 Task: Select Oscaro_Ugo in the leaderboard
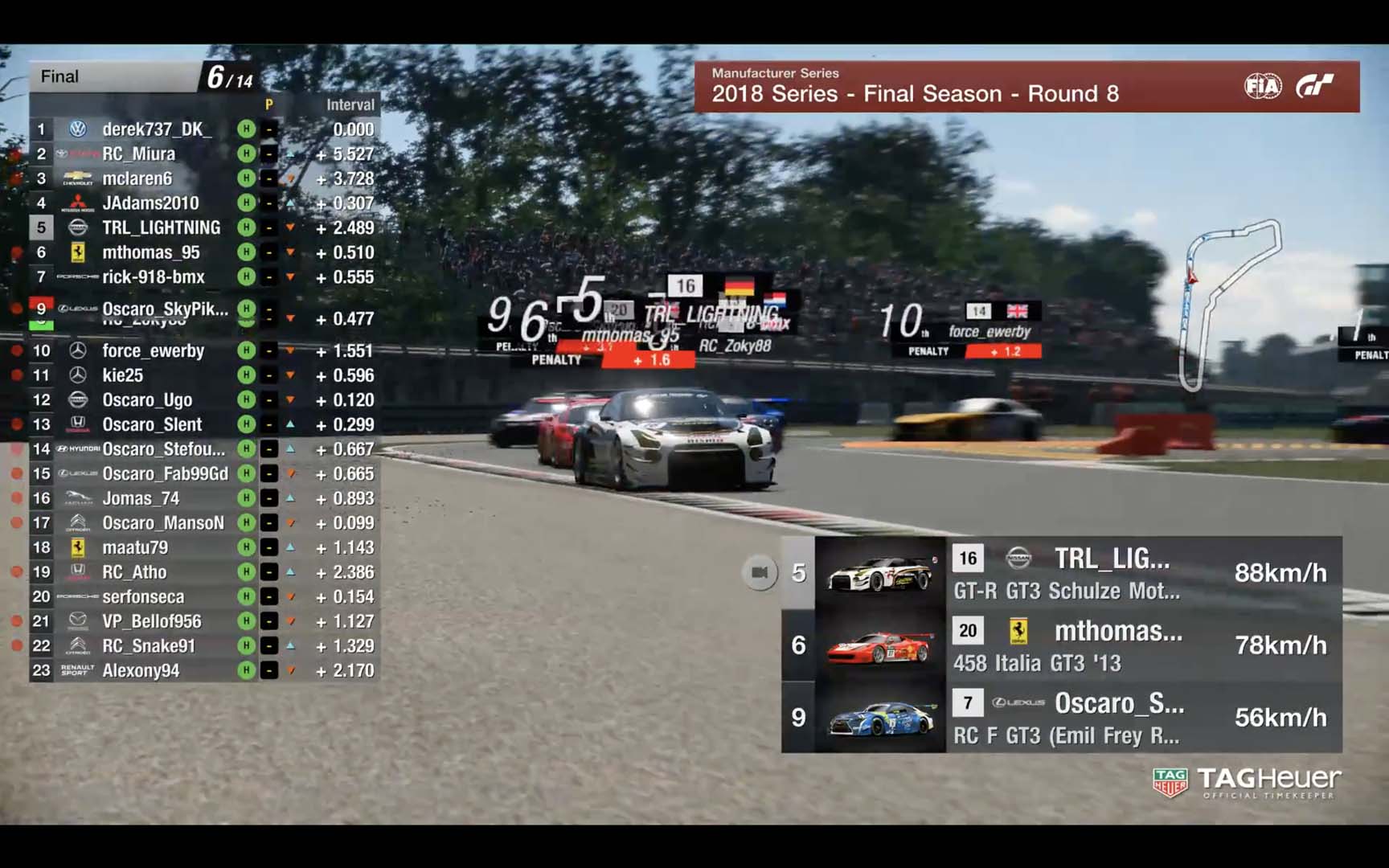point(147,400)
